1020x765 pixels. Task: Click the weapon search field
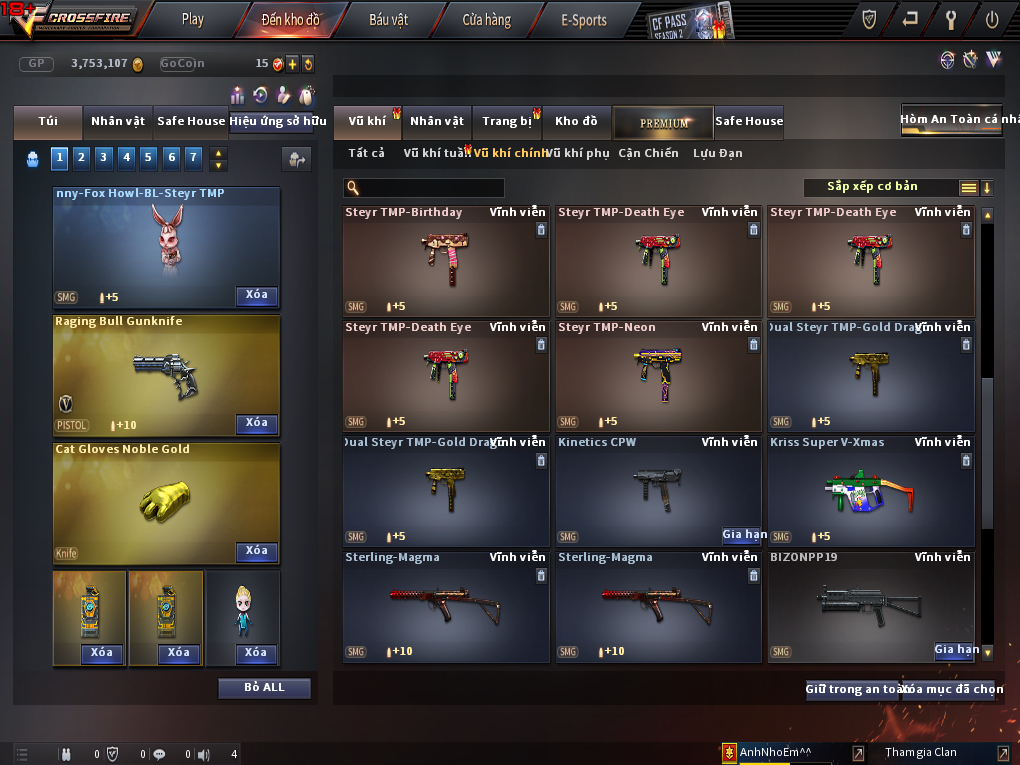pos(430,188)
